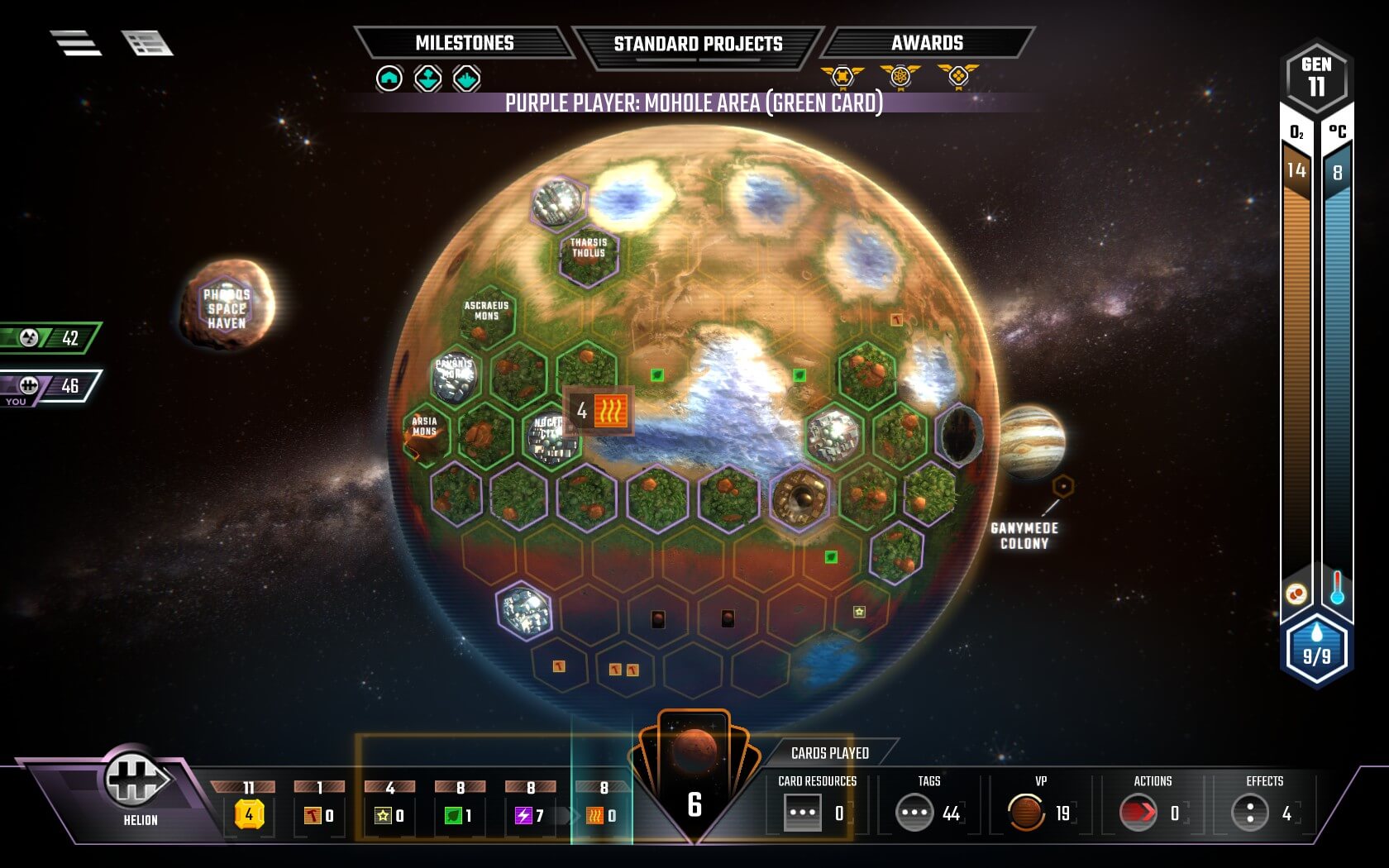Select the green plants leaf icon

click(x=453, y=814)
